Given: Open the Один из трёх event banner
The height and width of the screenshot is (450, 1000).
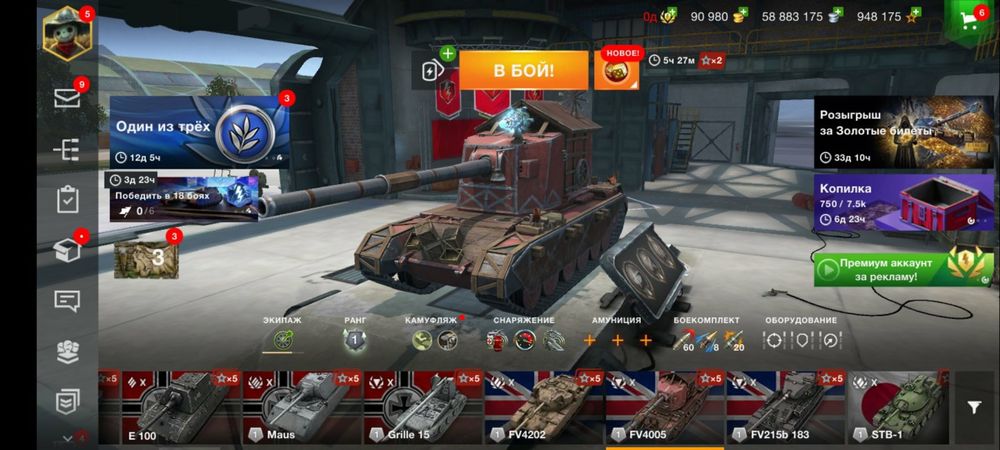Looking at the screenshot, I should [x=198, y=132].
